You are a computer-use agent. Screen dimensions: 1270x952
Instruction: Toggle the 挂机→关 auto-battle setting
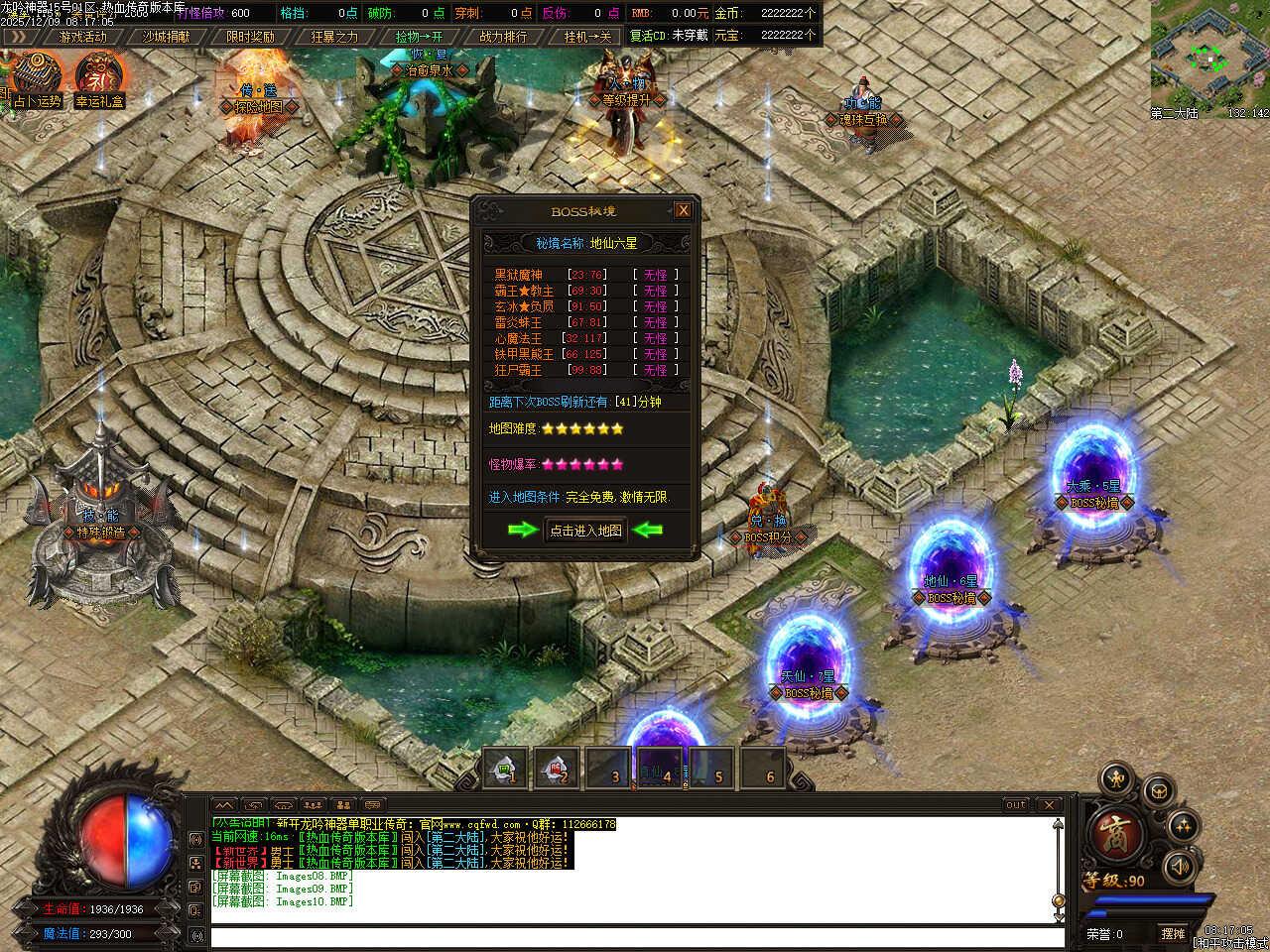coord(587,37)
